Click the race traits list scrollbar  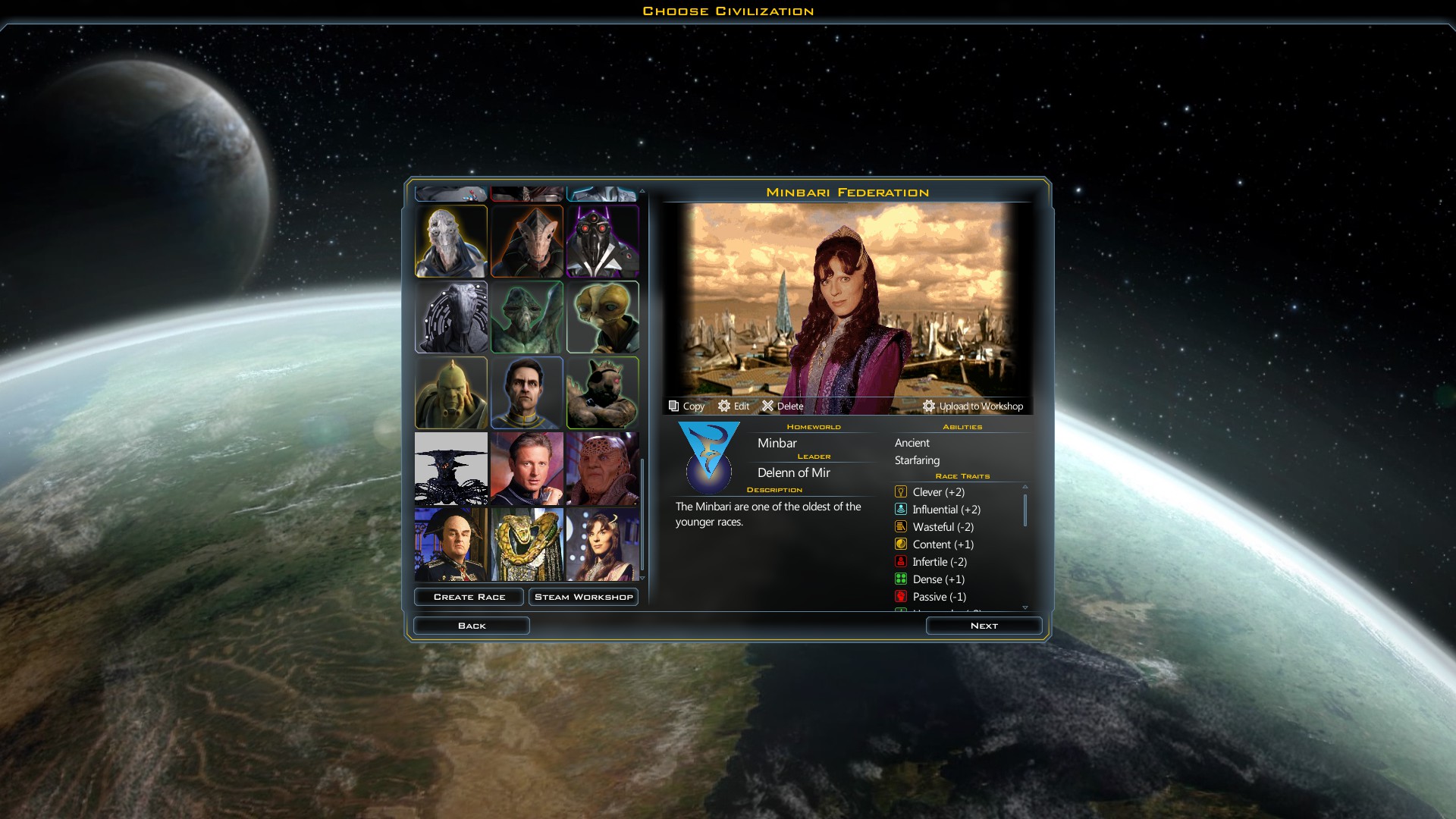pos(1025,510)
